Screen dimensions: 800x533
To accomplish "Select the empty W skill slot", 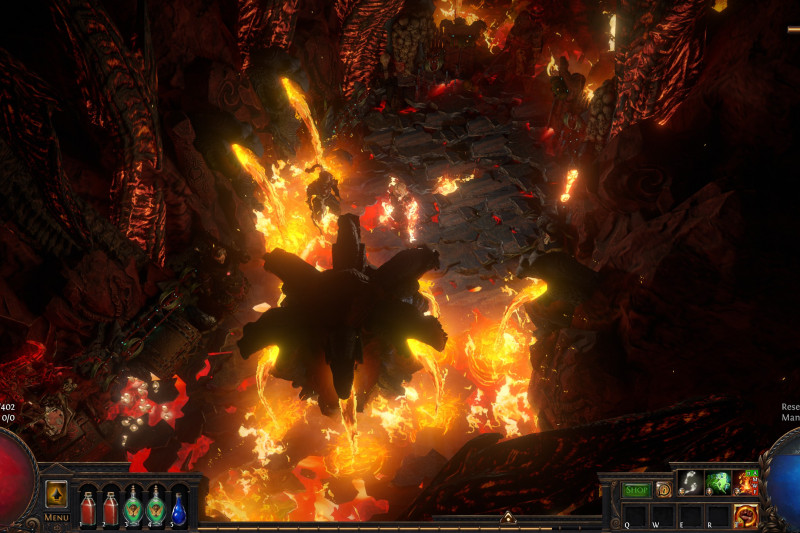I will pyautogui.click(x=663, y=516).
